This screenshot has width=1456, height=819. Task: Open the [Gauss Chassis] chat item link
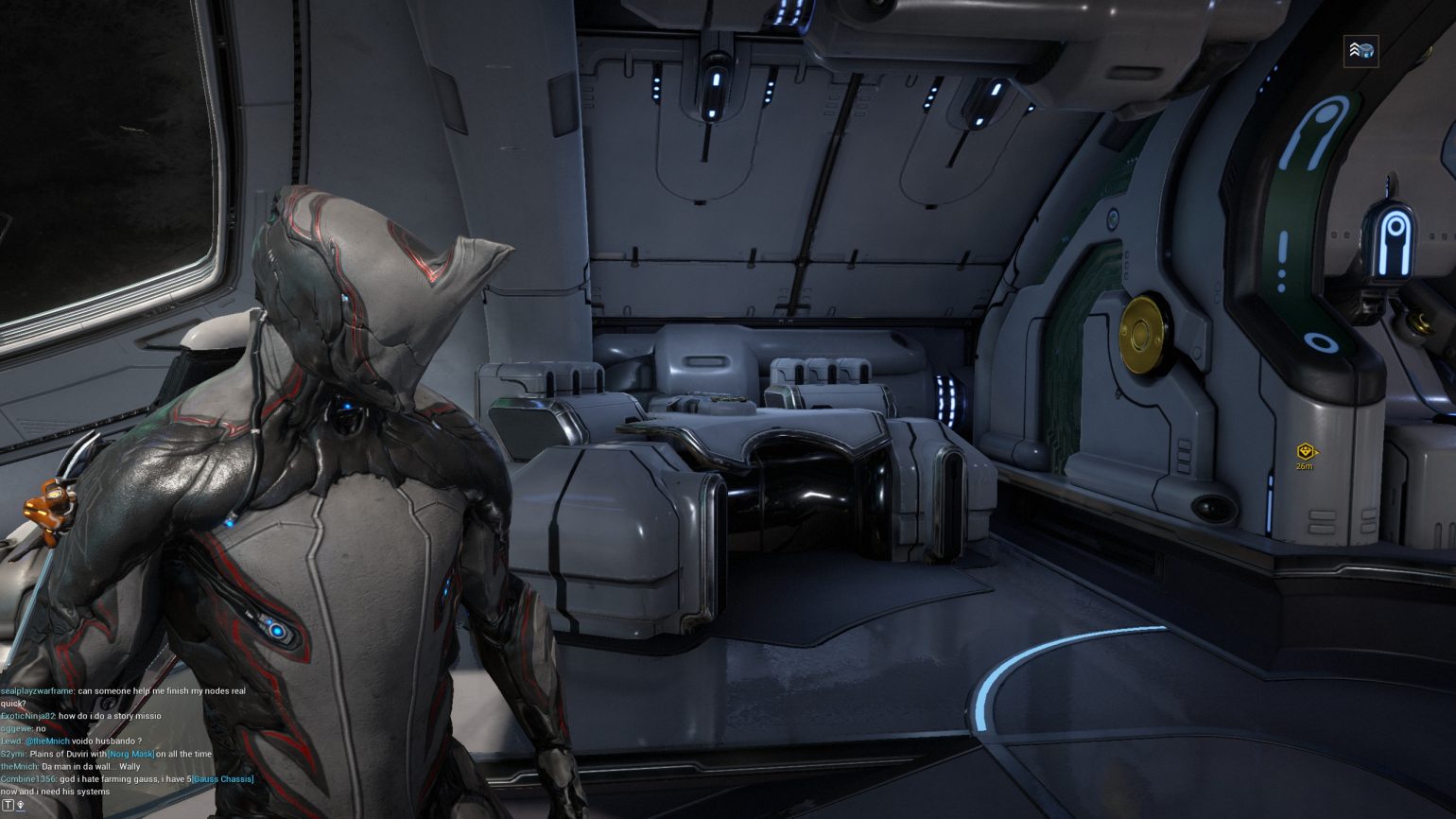coord(222,779)
